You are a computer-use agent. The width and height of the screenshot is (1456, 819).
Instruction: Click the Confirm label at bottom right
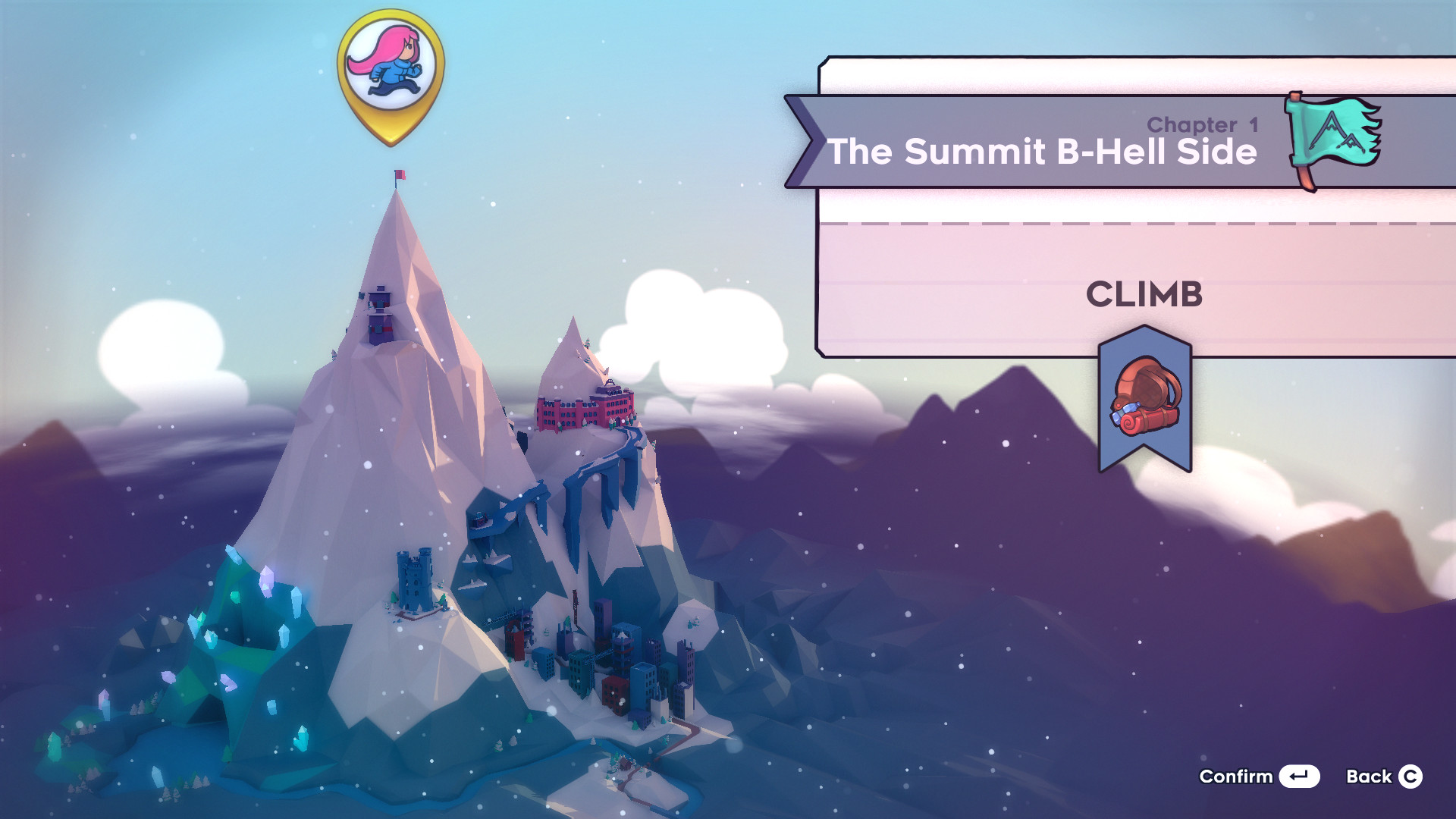(x=1236, y=777)
